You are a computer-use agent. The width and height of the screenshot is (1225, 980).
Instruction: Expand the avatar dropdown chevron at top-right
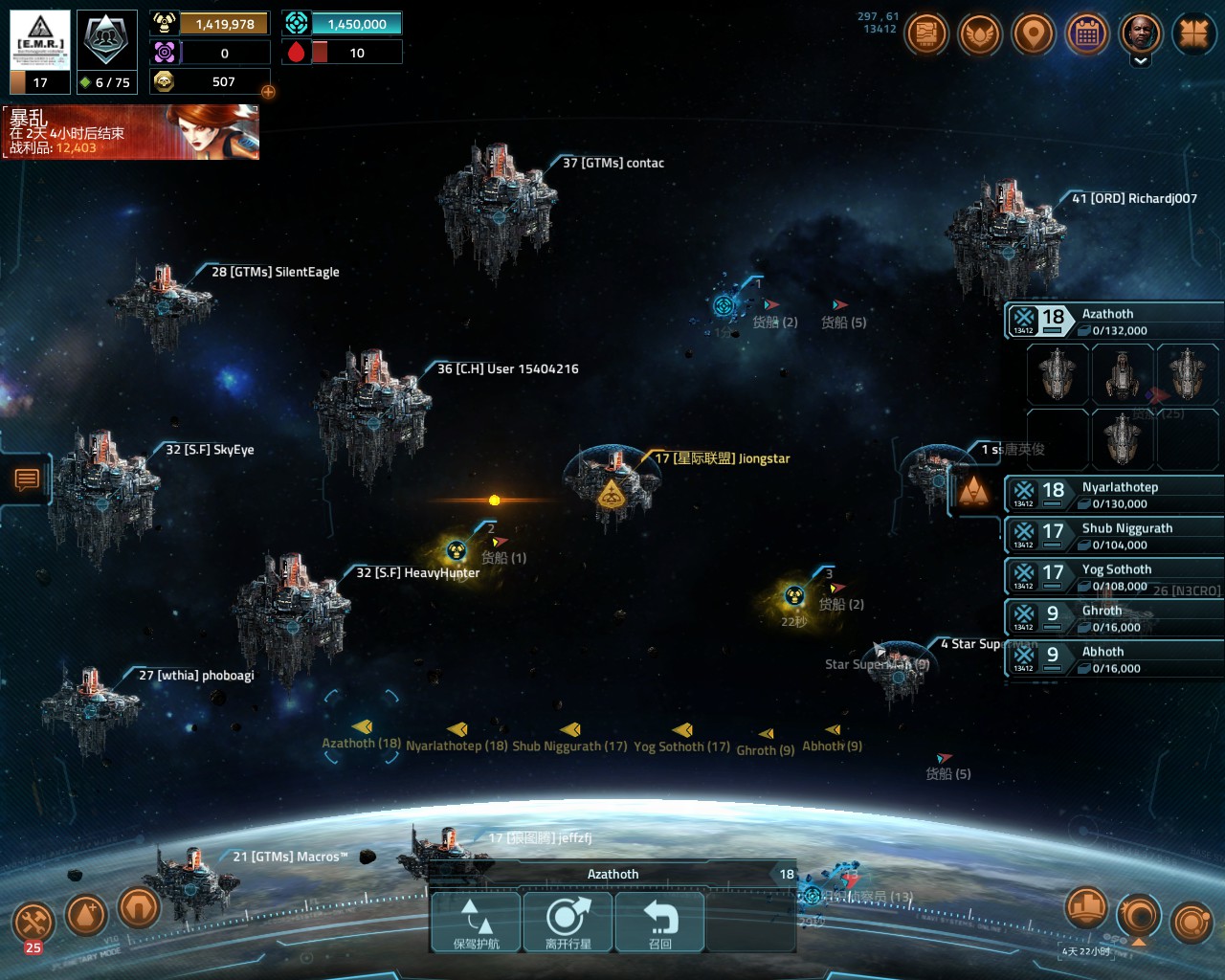[x=1141, y=59]
